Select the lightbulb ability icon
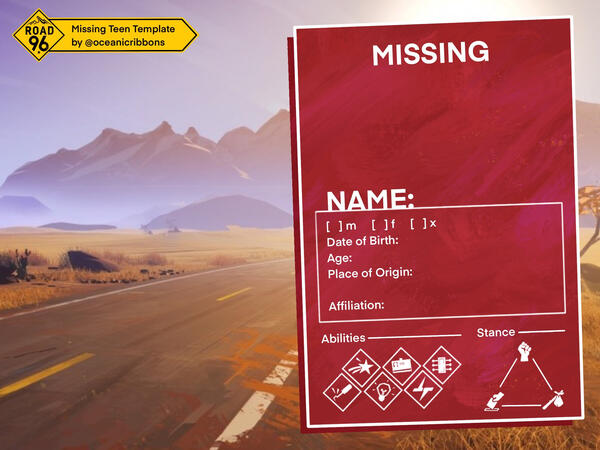Image resolution: width=600 pixels, height=450 pixels. [381, 391]
